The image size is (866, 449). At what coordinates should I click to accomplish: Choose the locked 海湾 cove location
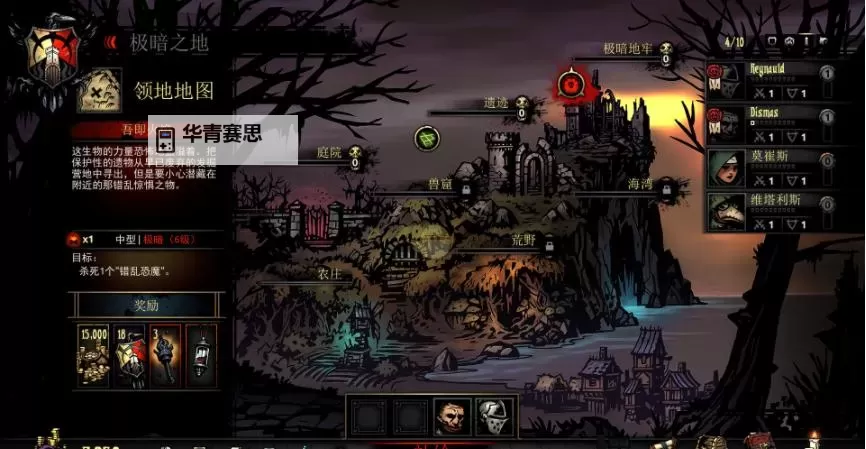click(641, 184)
